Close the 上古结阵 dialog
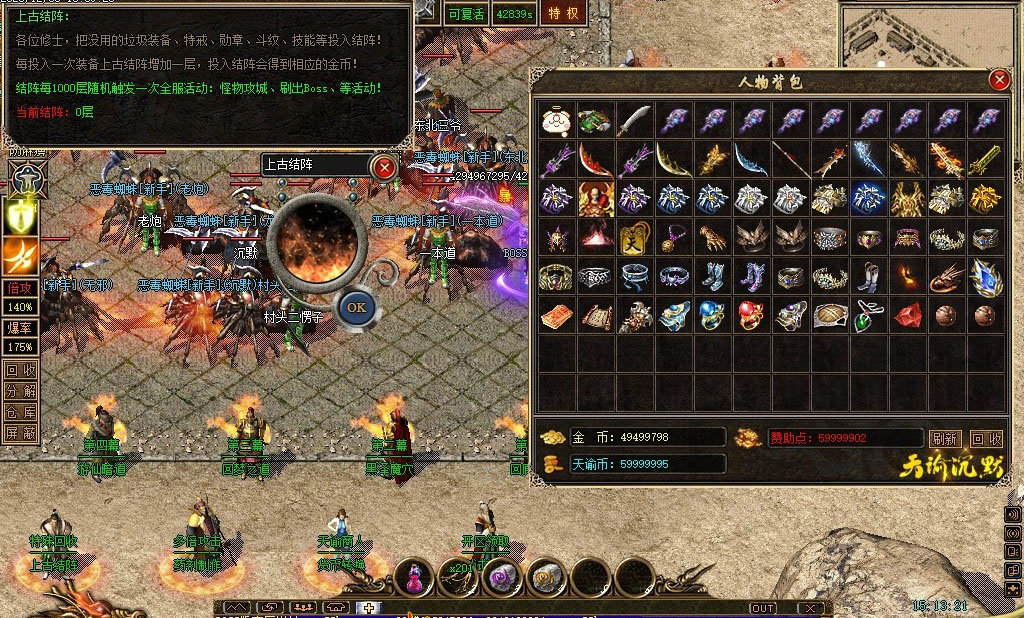 384,167
